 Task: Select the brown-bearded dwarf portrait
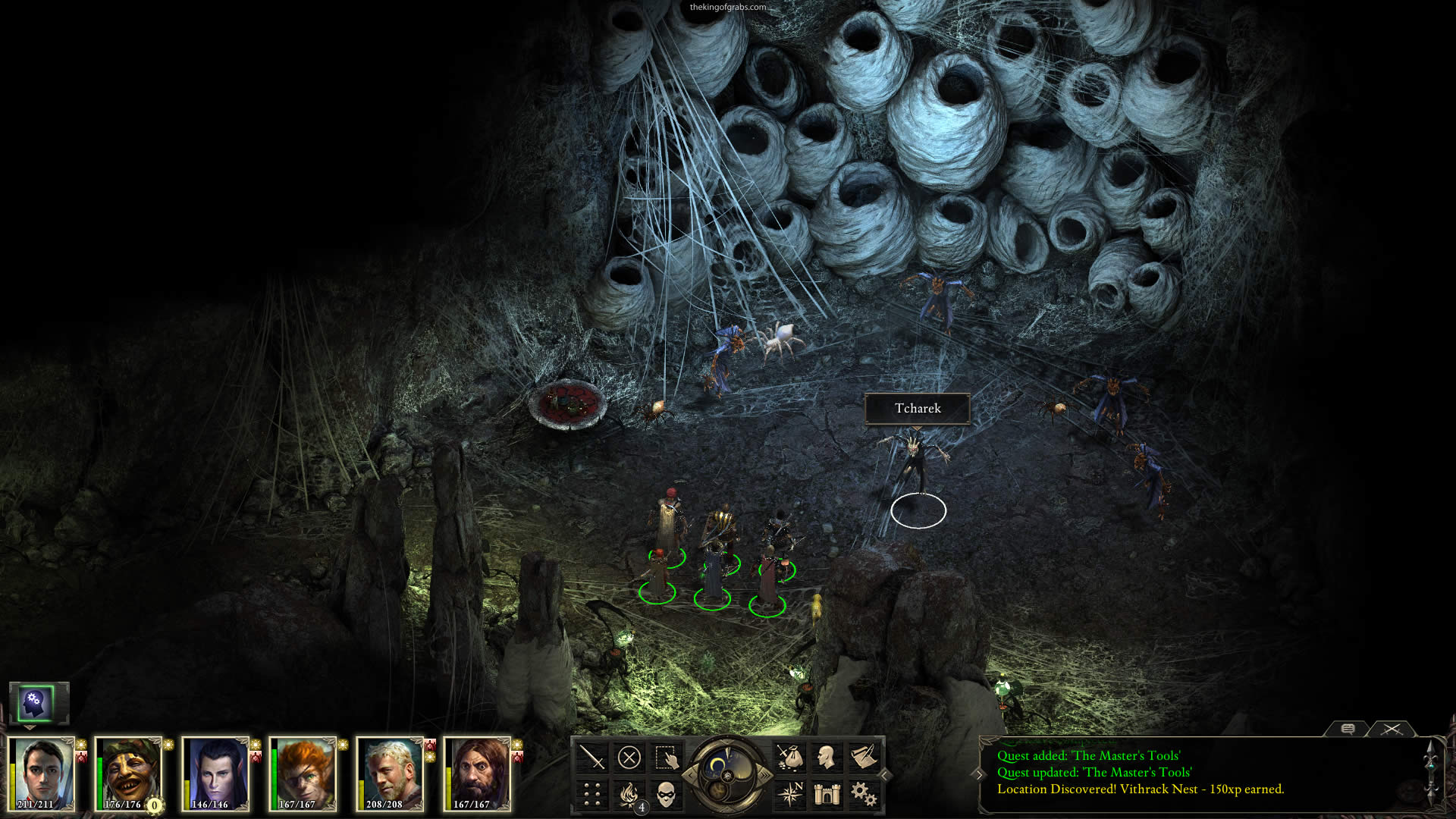point(478,772)
